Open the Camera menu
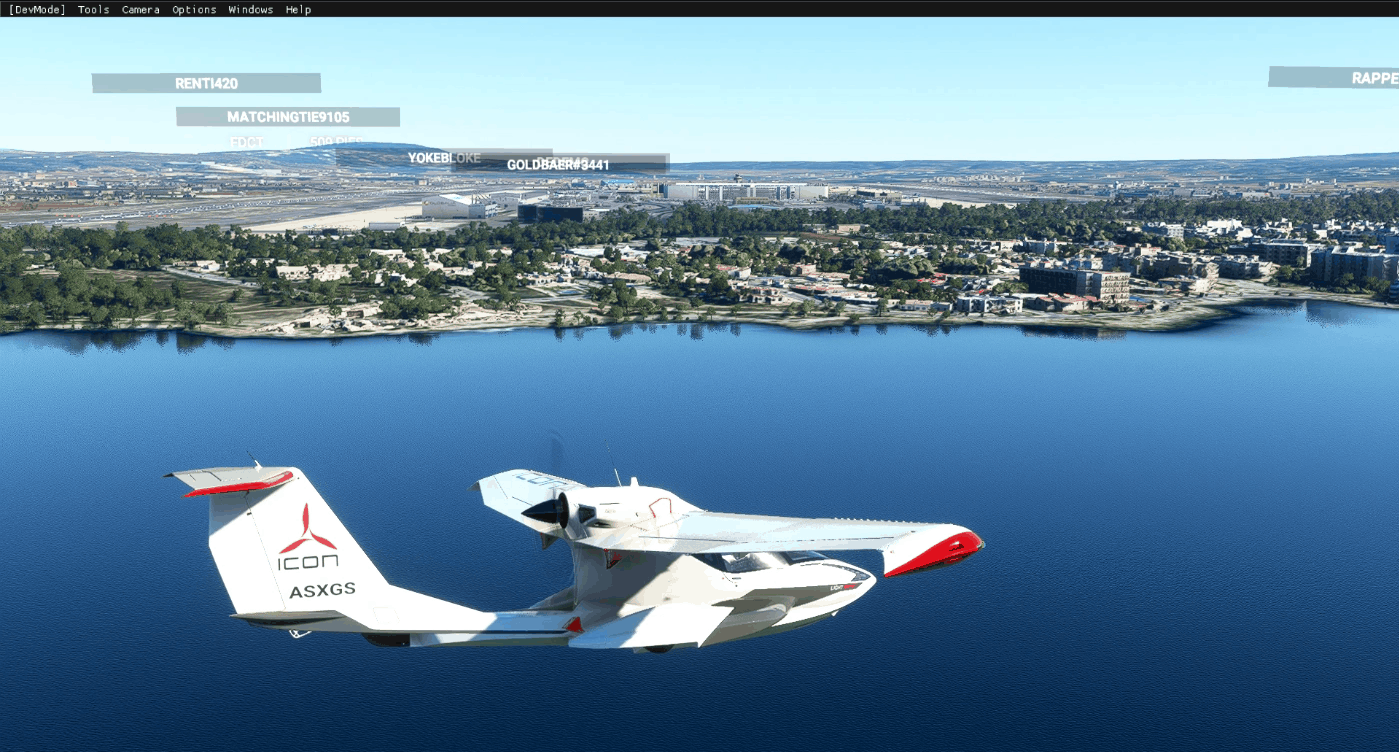Viewport: 1399px width, 752px height. tap(140, 9)
